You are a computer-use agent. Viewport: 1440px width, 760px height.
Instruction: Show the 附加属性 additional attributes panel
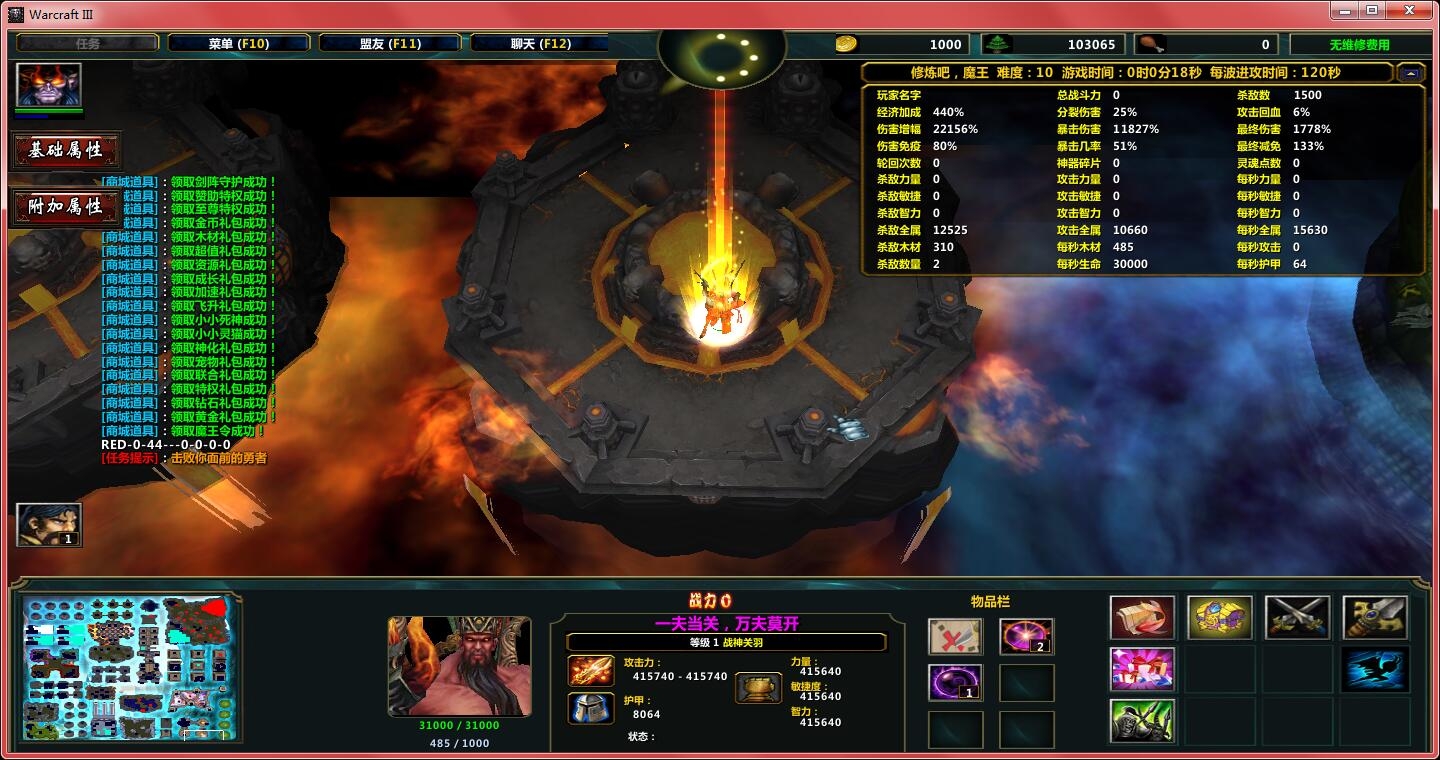[66, 207]
